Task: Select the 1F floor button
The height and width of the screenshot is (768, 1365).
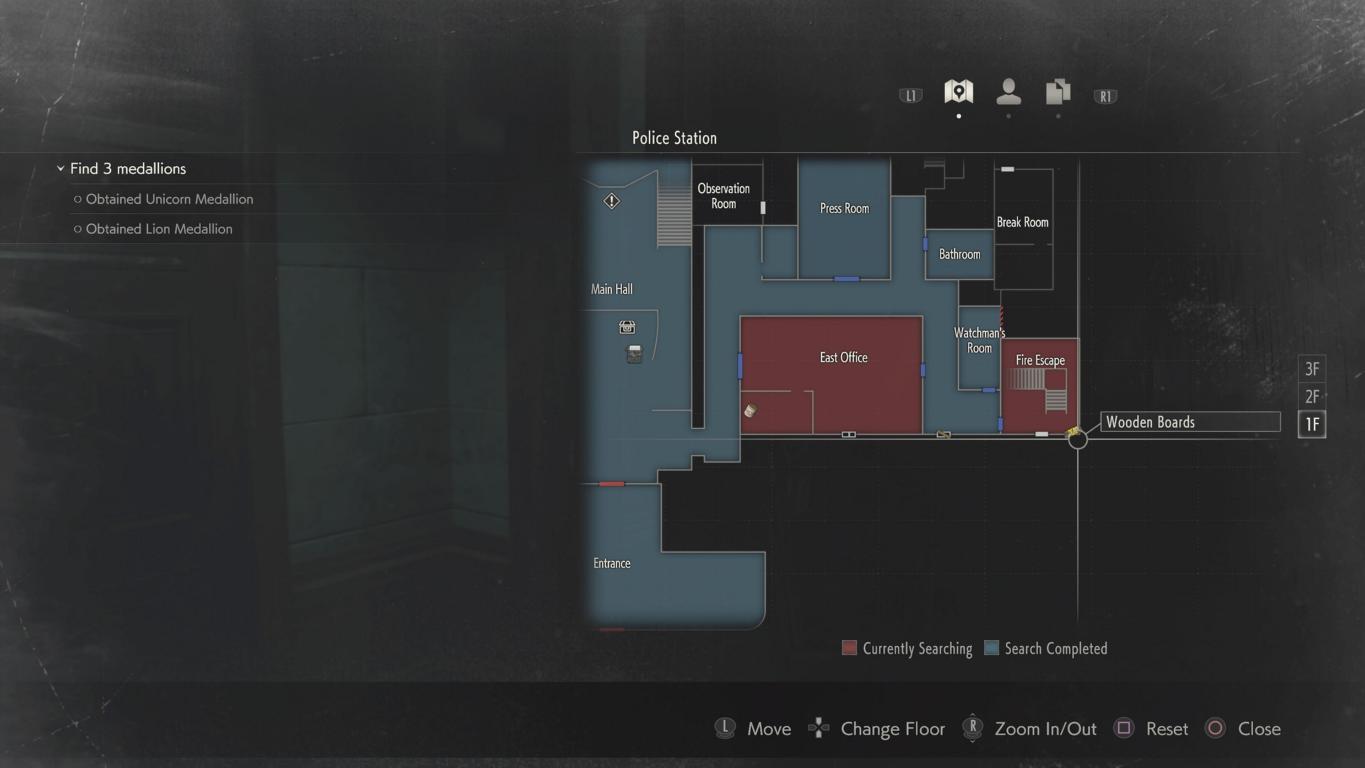Action: [1312, 424]
